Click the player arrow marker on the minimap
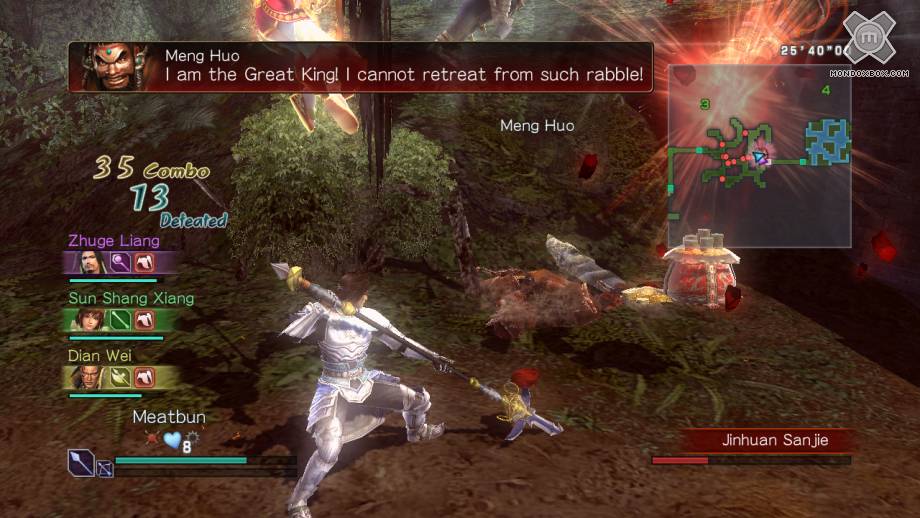The image size is (920, 518). tap(761, 157)
